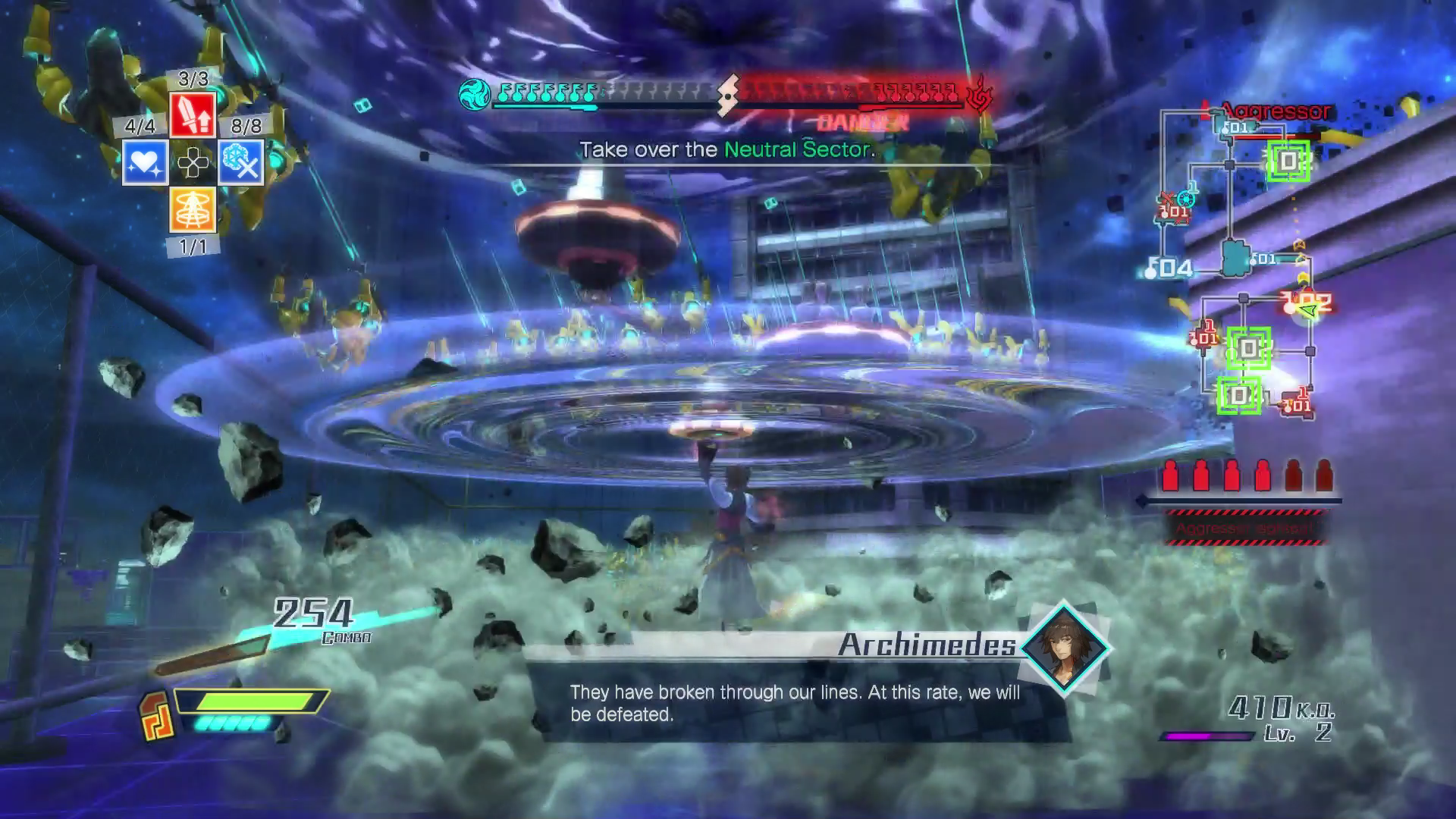Trigger the blue gear-cross skill icon
Screen dimensions: 1456x819
[x=241, y=162]
